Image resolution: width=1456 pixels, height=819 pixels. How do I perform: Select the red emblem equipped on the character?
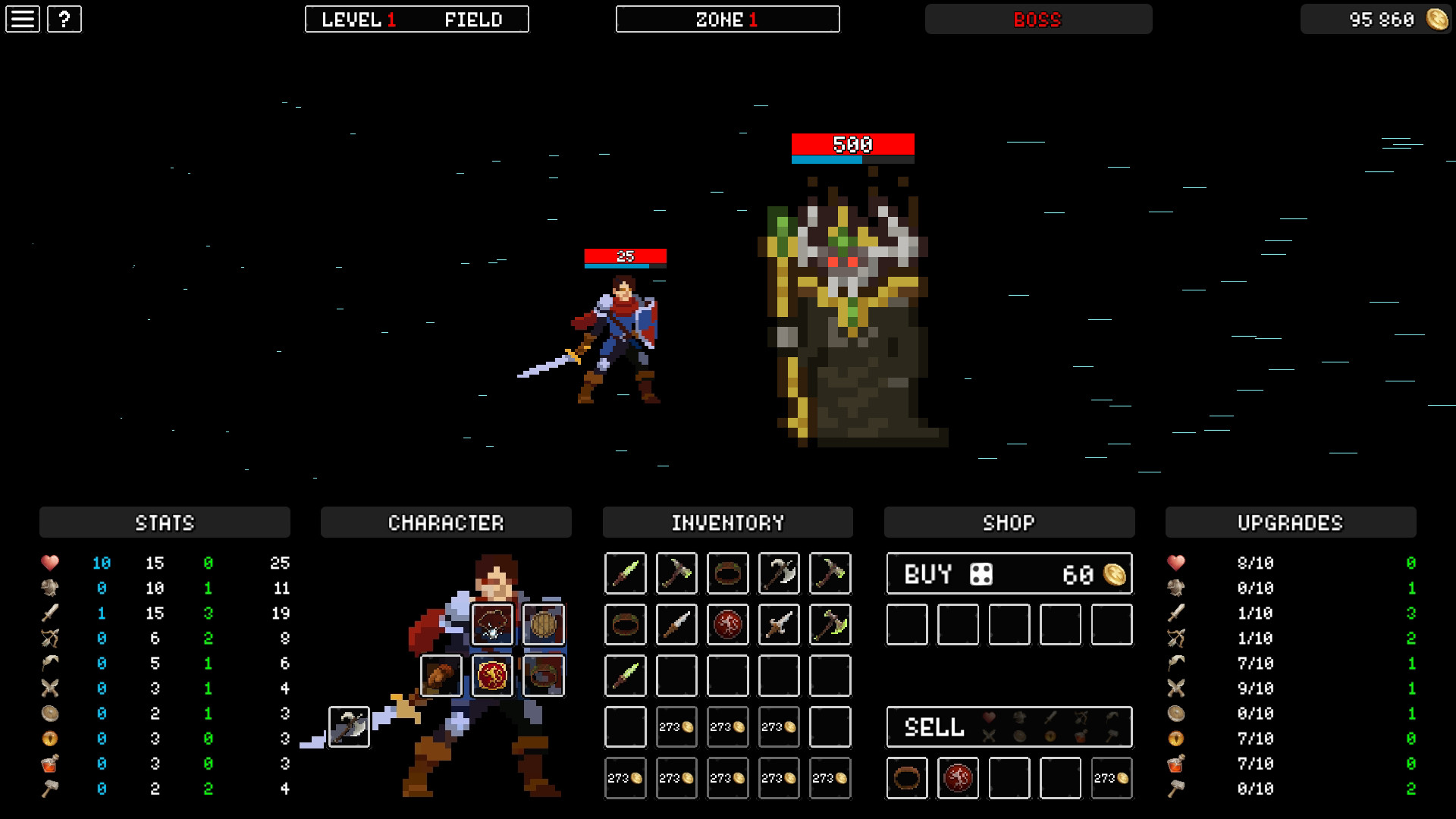click(493, 676)
